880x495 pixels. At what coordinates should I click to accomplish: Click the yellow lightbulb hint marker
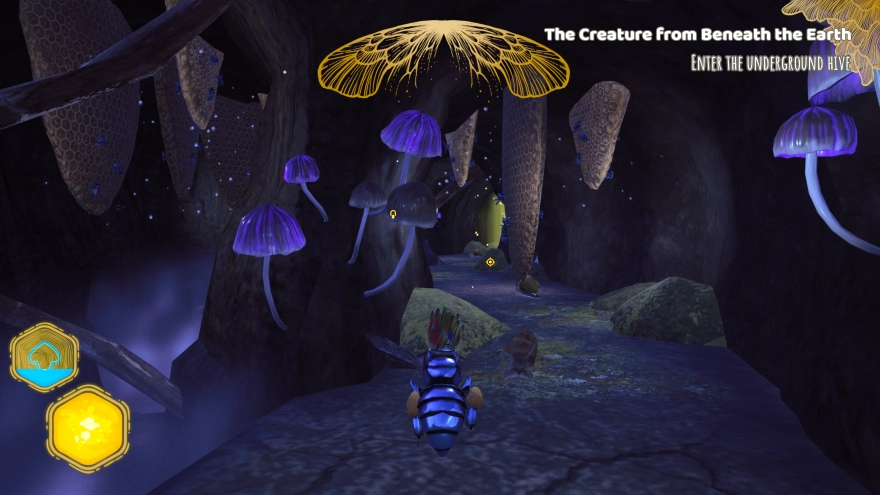pos(393,213)
